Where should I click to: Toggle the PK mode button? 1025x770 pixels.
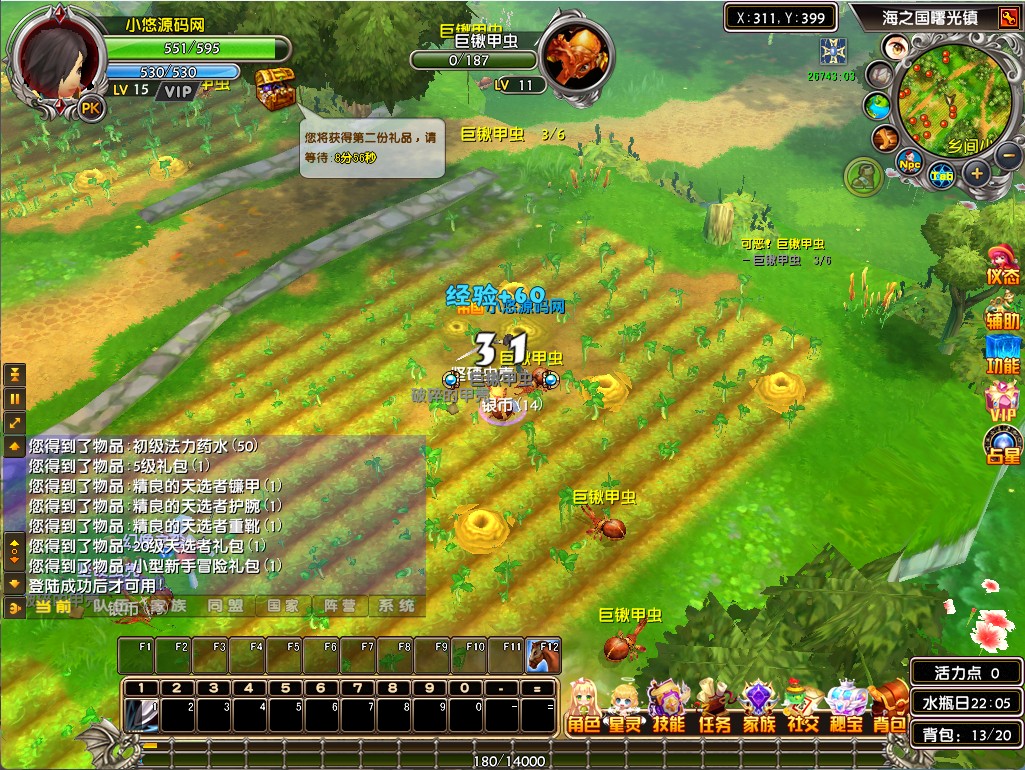(90, 108)
